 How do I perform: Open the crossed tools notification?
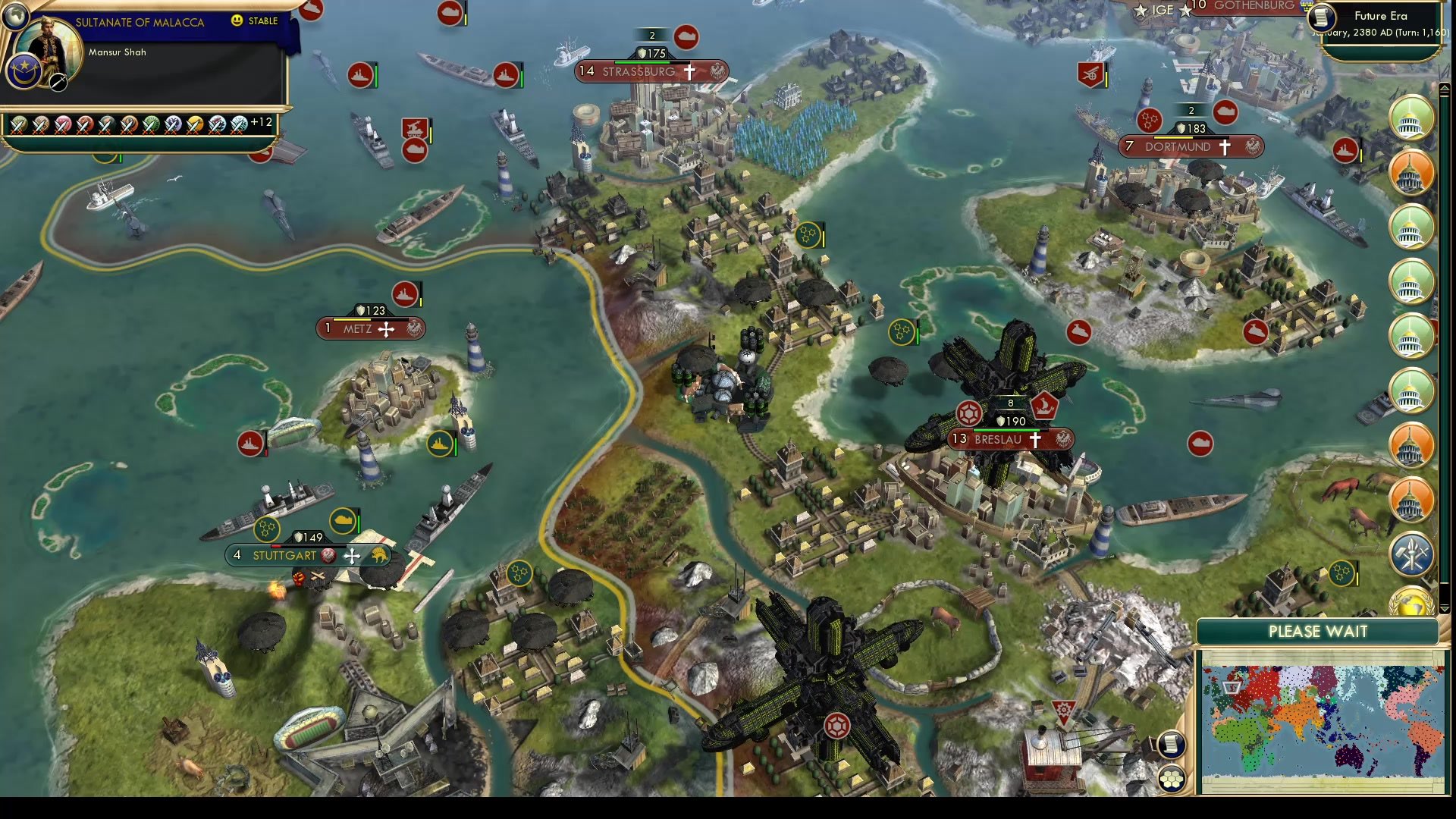pyautogui.click(x=1411, y=553)
